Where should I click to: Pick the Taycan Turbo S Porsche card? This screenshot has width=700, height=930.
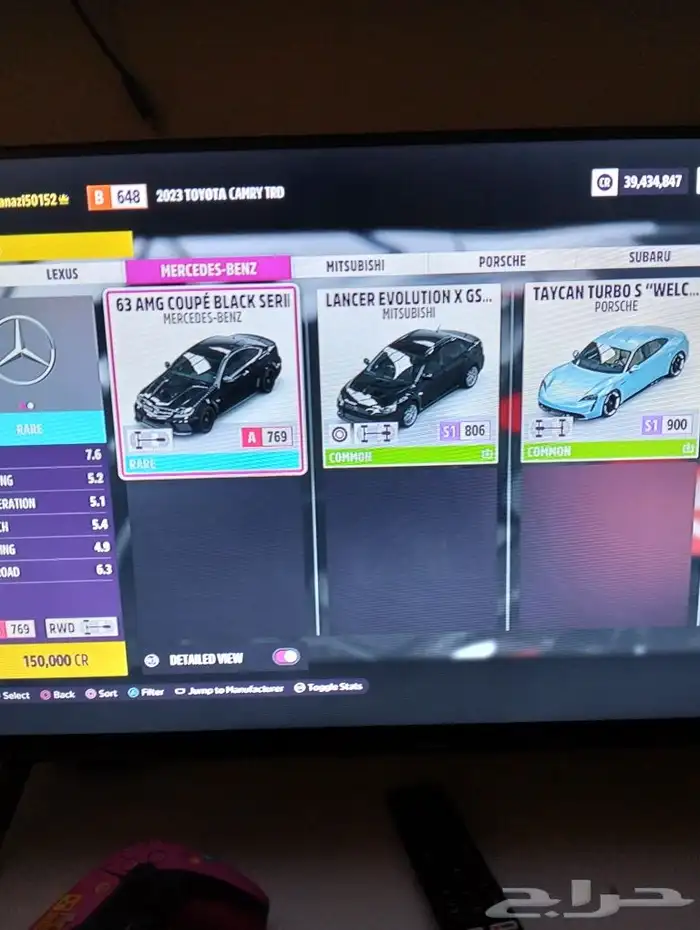pyautogui.click(x=611, y=370)
